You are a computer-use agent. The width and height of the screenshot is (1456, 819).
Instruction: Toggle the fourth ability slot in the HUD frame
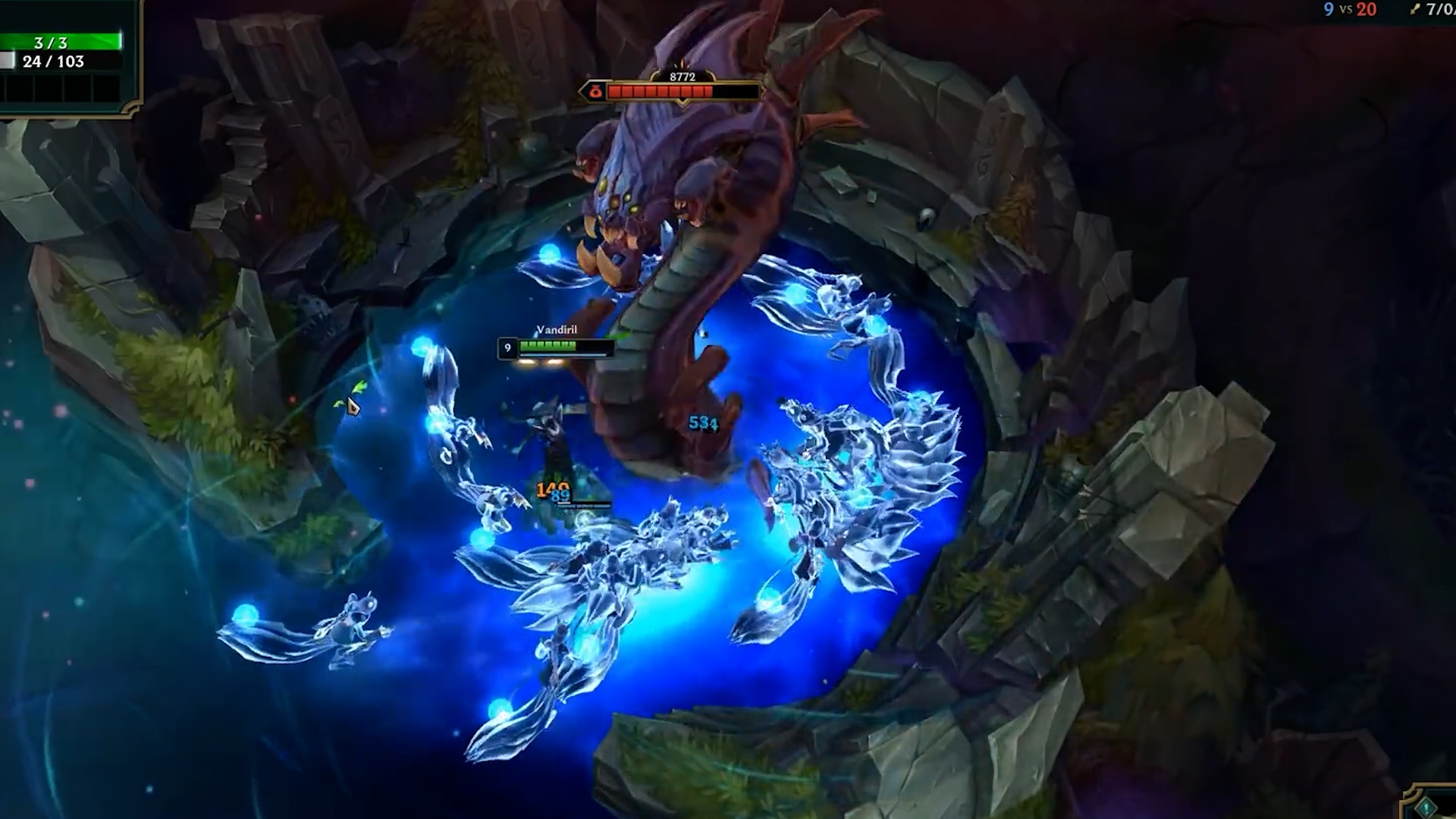108,89
